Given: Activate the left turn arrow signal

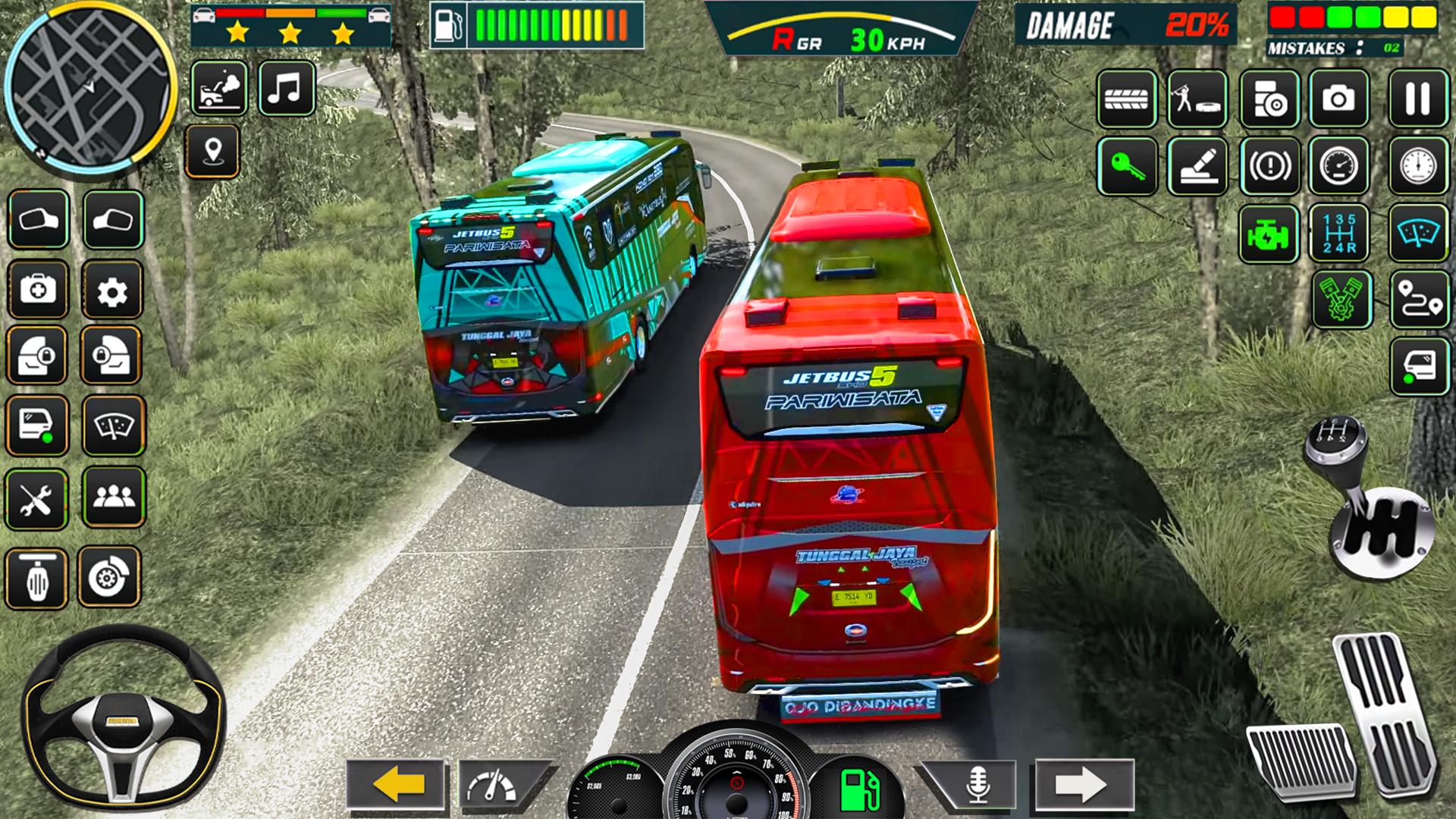Looking at the screenshot, I should 396,783.
